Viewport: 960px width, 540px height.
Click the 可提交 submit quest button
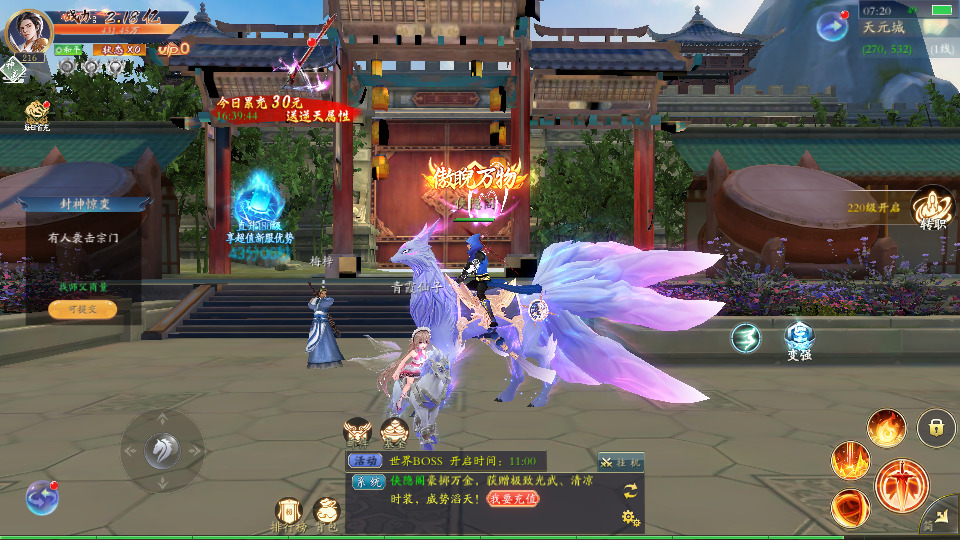(x=82, y=310)
